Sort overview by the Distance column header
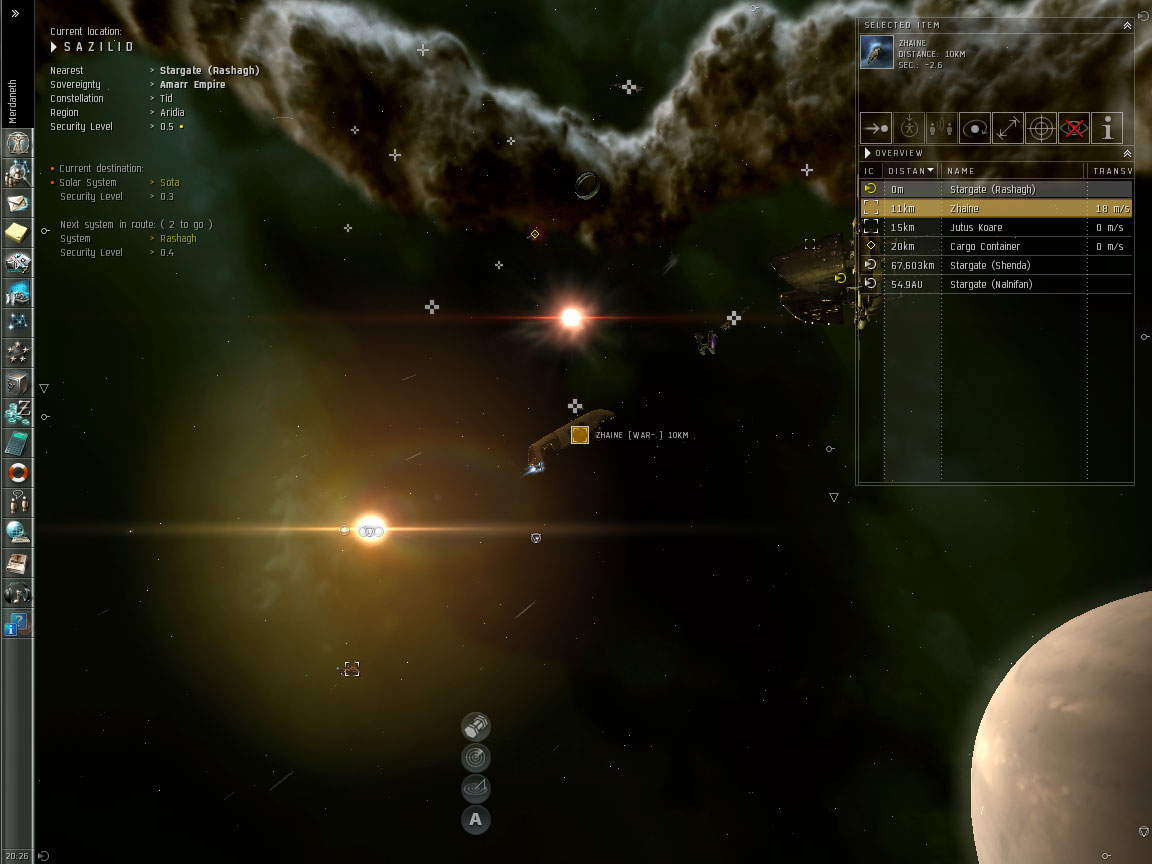The height and width of the screenshot is (864, 1152). [910, 171]
